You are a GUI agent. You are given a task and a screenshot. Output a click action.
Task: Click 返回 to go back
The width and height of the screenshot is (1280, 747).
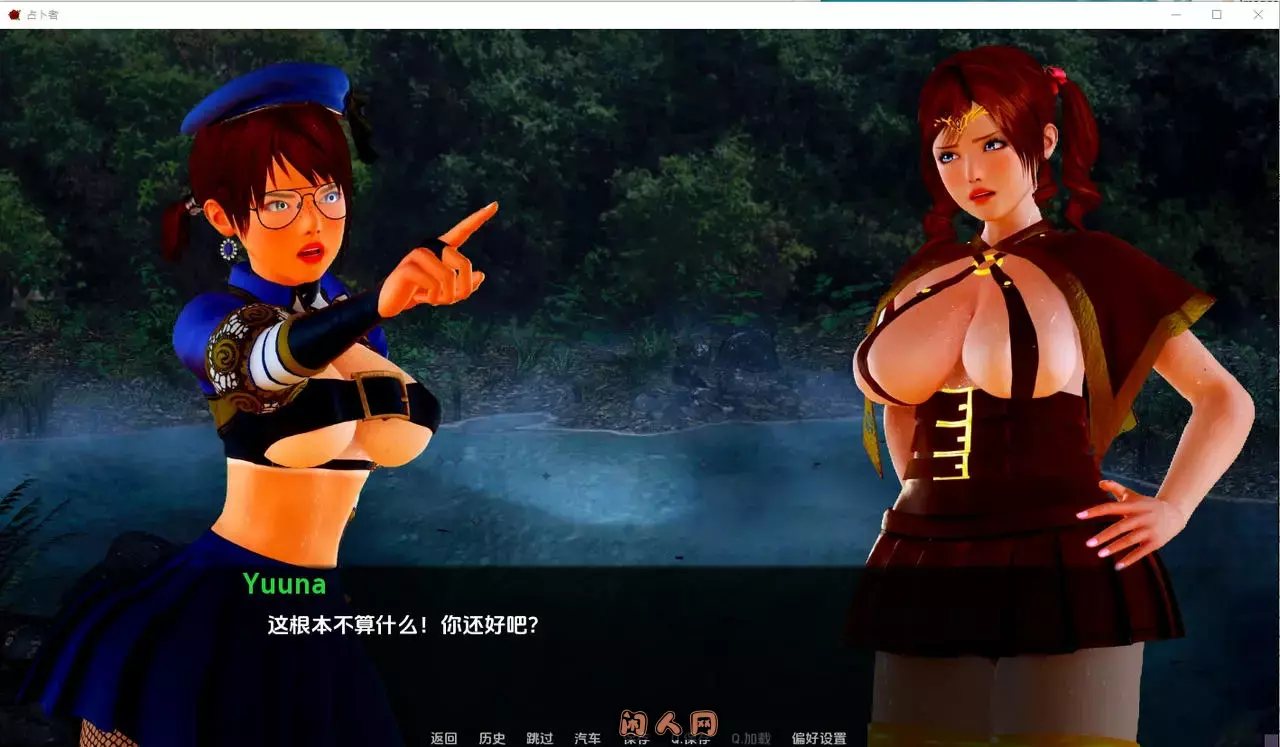coord(444,738)
